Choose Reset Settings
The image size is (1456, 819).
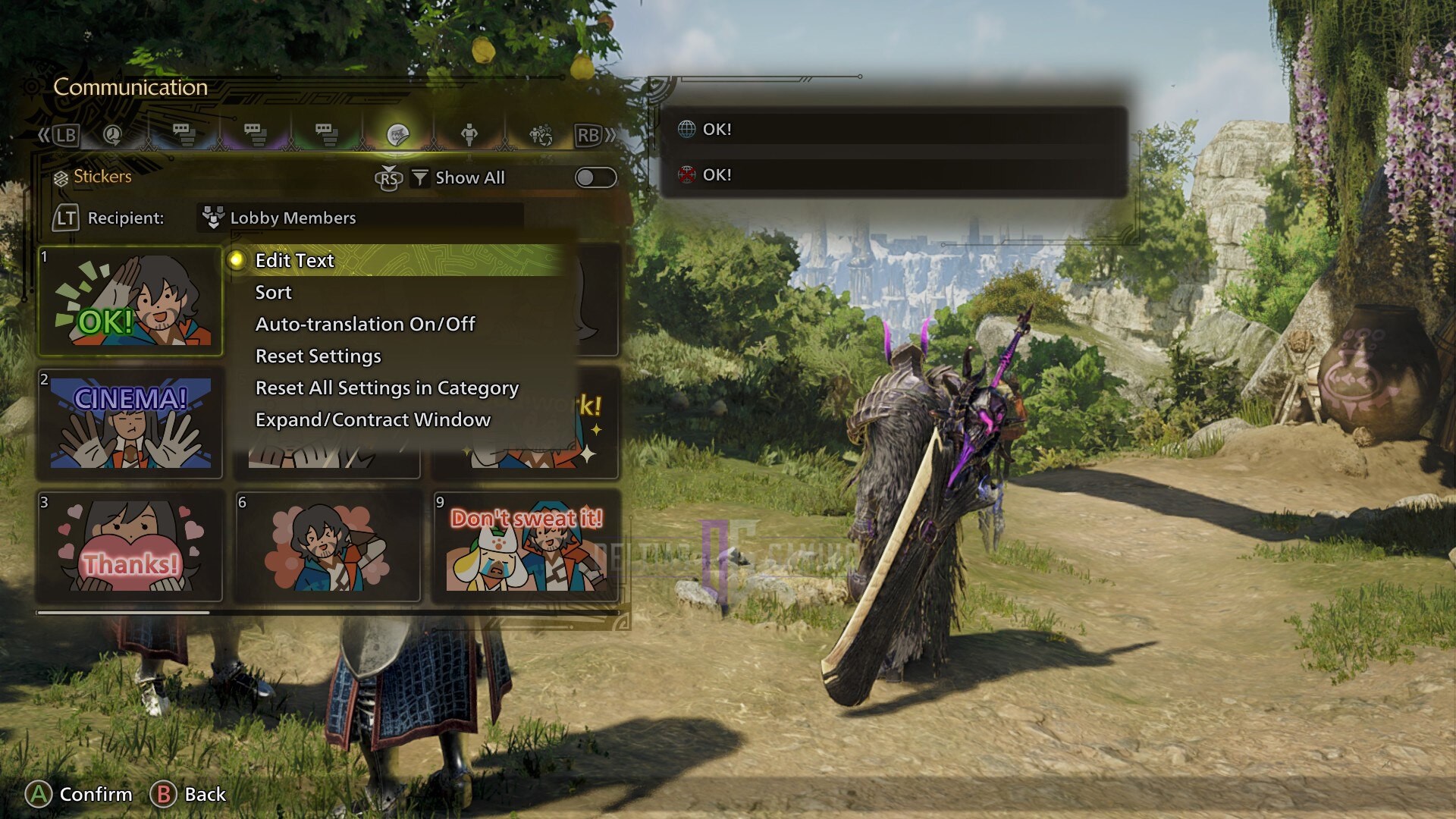click(318, 356)
